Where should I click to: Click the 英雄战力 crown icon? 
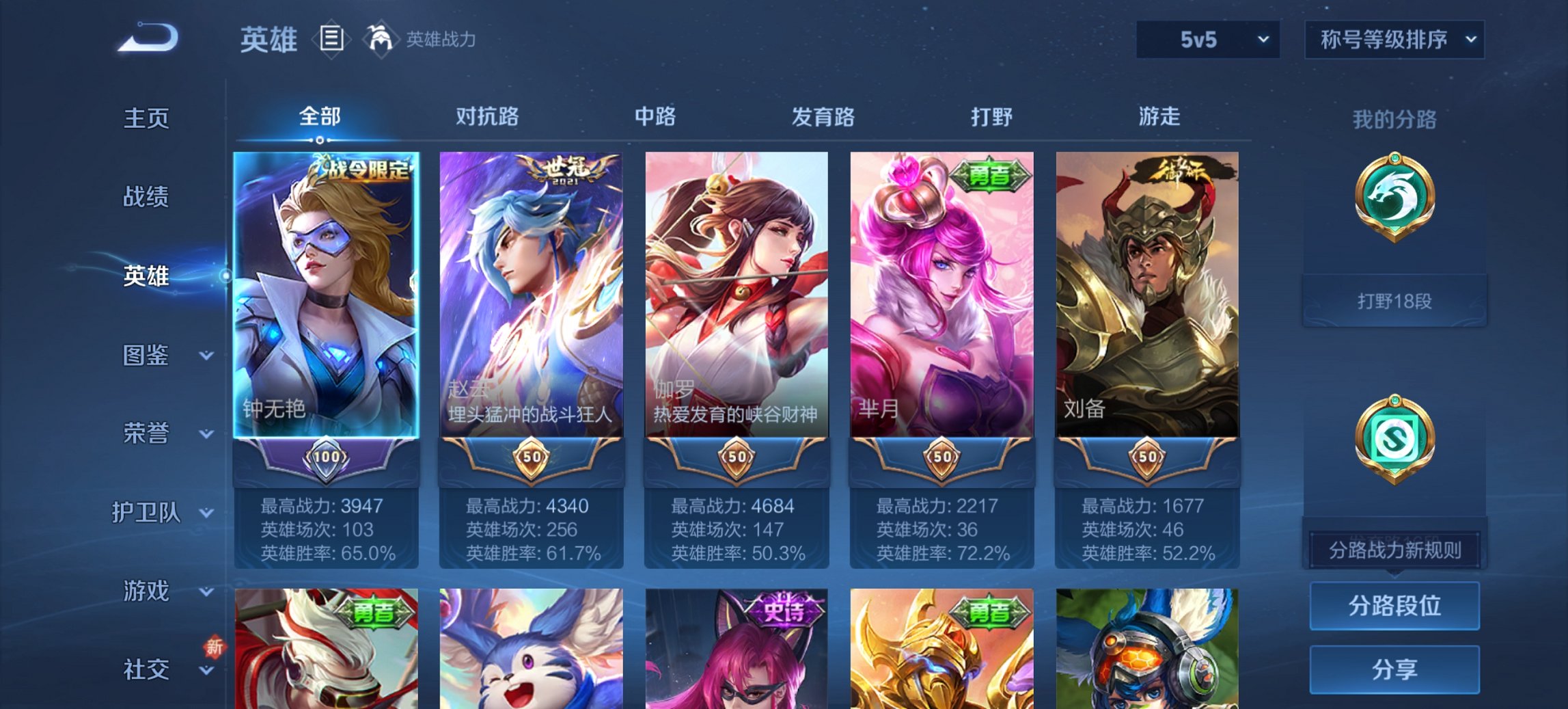coord(381,40)
